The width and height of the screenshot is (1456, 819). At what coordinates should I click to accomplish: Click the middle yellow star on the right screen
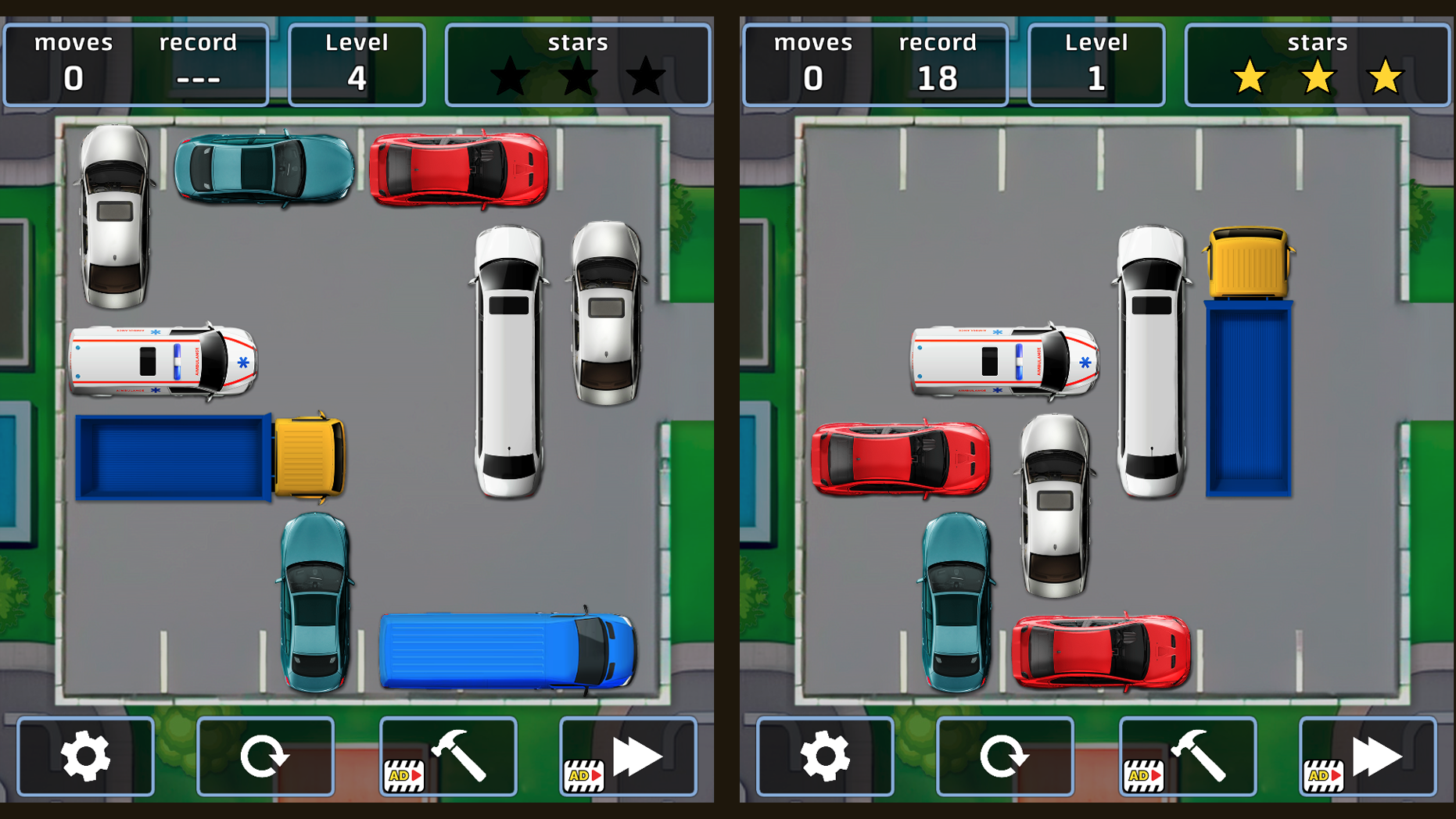click(x=1317, y=78)
